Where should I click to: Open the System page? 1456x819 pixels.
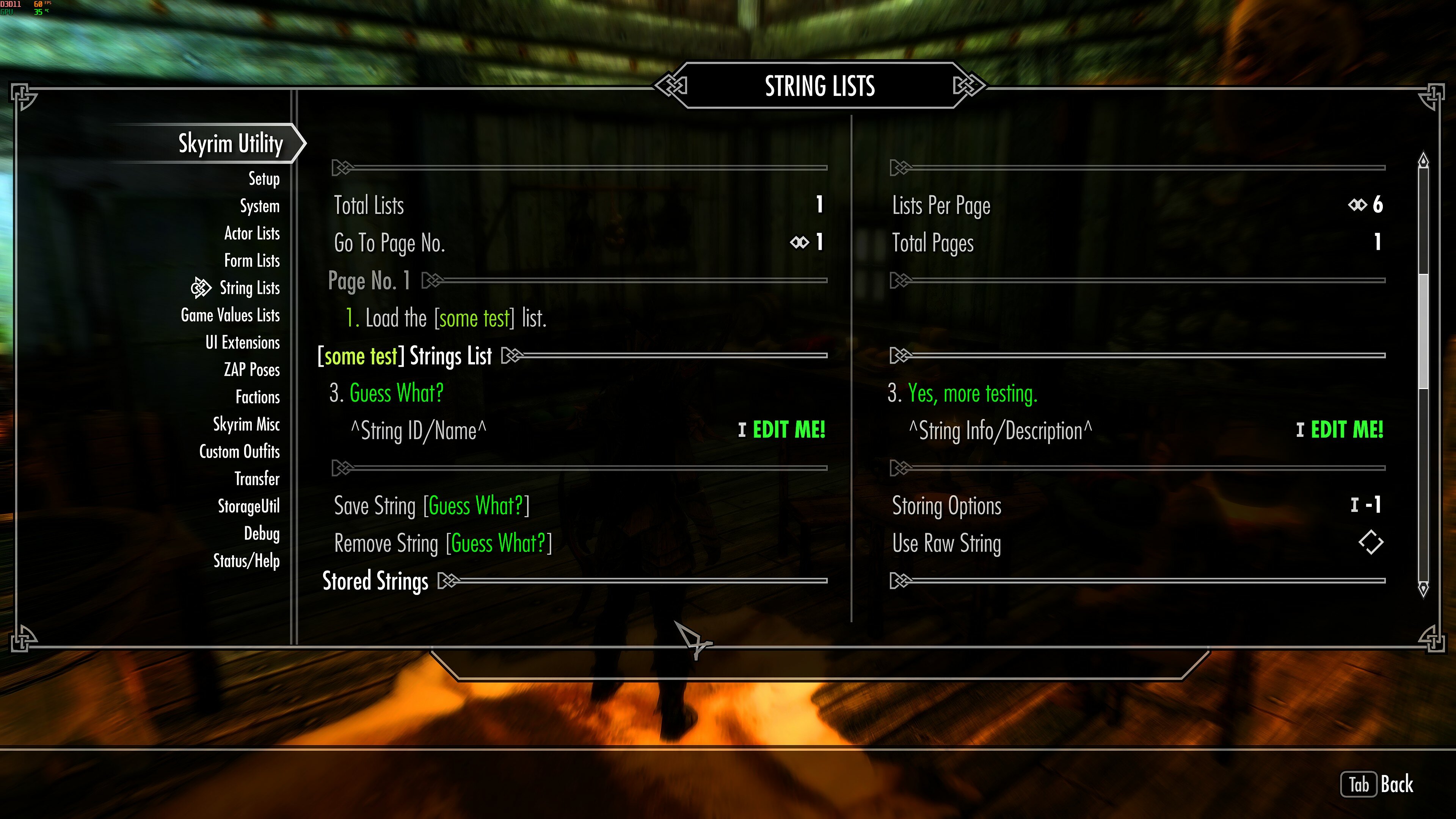click(x=259, y=206)
